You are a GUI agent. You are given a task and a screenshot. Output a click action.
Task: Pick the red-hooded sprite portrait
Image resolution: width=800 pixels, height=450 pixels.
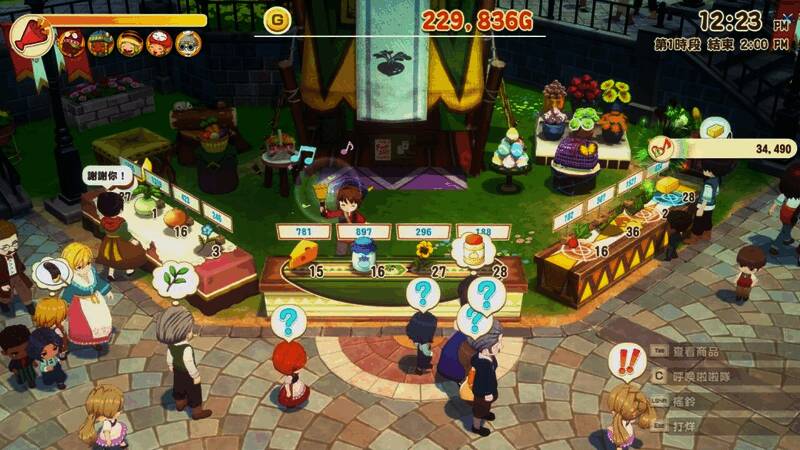tap(158, 43)
